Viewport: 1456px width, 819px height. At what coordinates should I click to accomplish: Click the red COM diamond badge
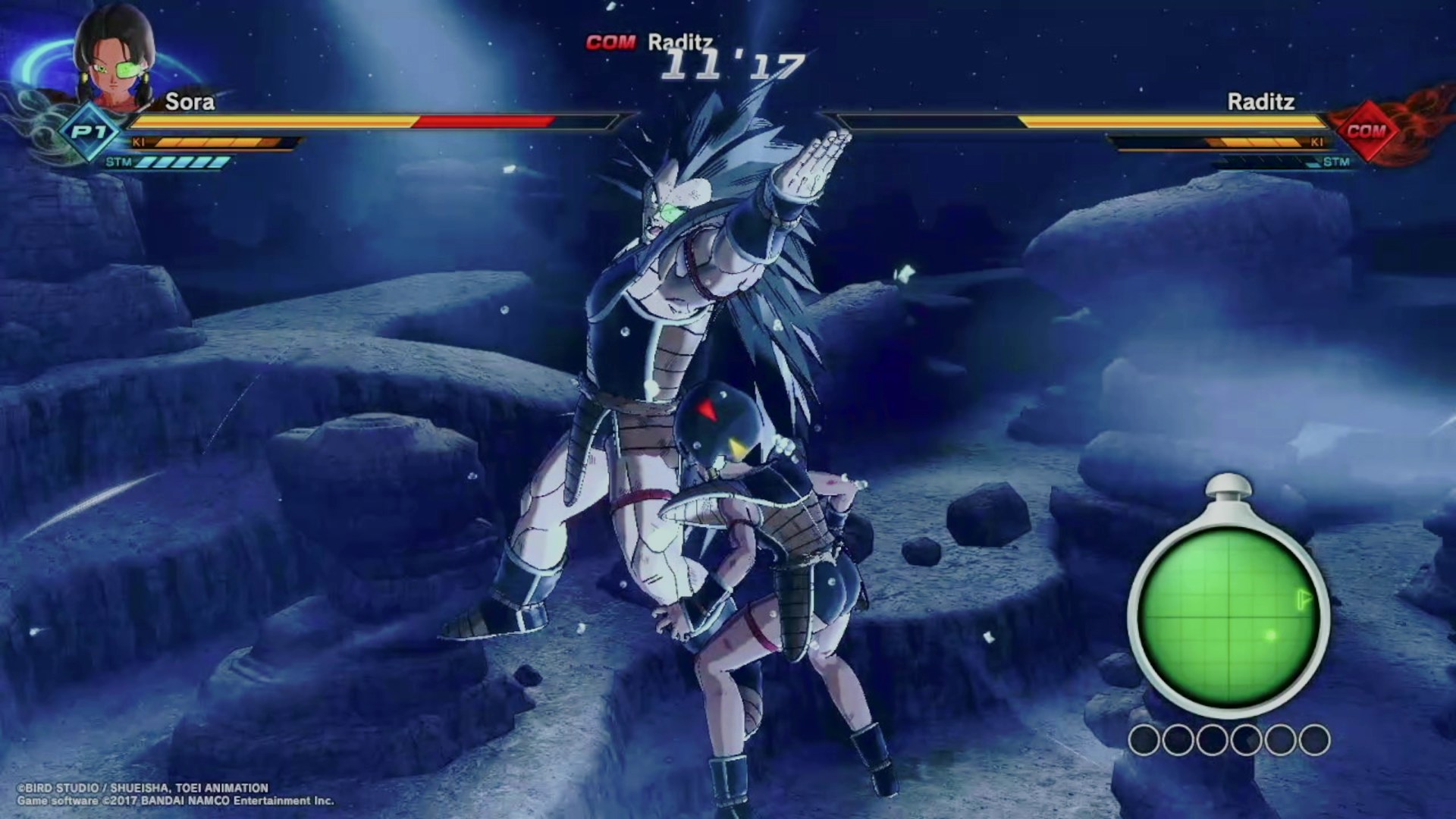tap(1366, 131)
